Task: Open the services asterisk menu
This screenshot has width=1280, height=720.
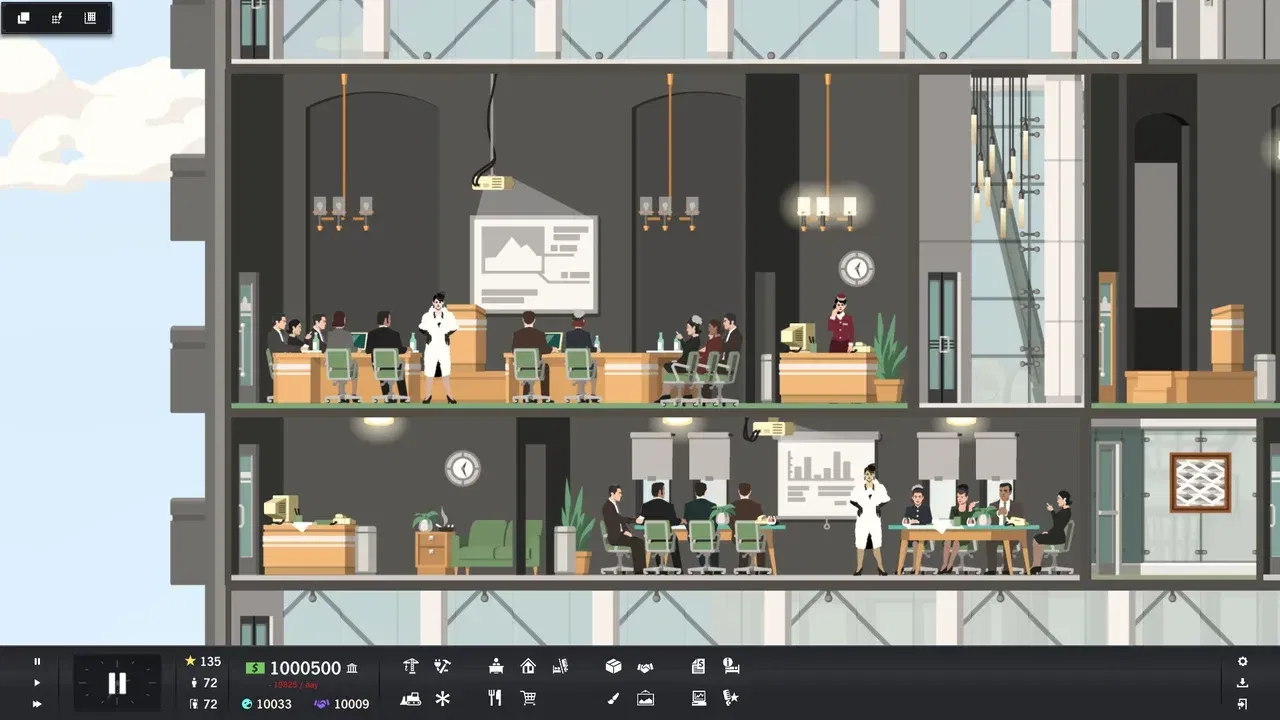Action: 442,698
